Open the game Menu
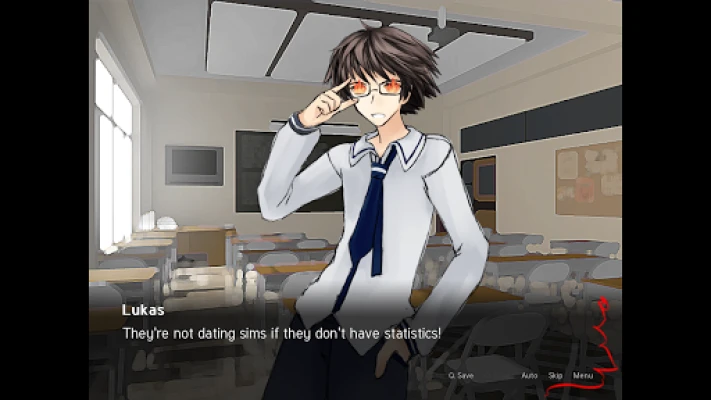This screenshot has width=711, height=400. [x=583, y=376]
